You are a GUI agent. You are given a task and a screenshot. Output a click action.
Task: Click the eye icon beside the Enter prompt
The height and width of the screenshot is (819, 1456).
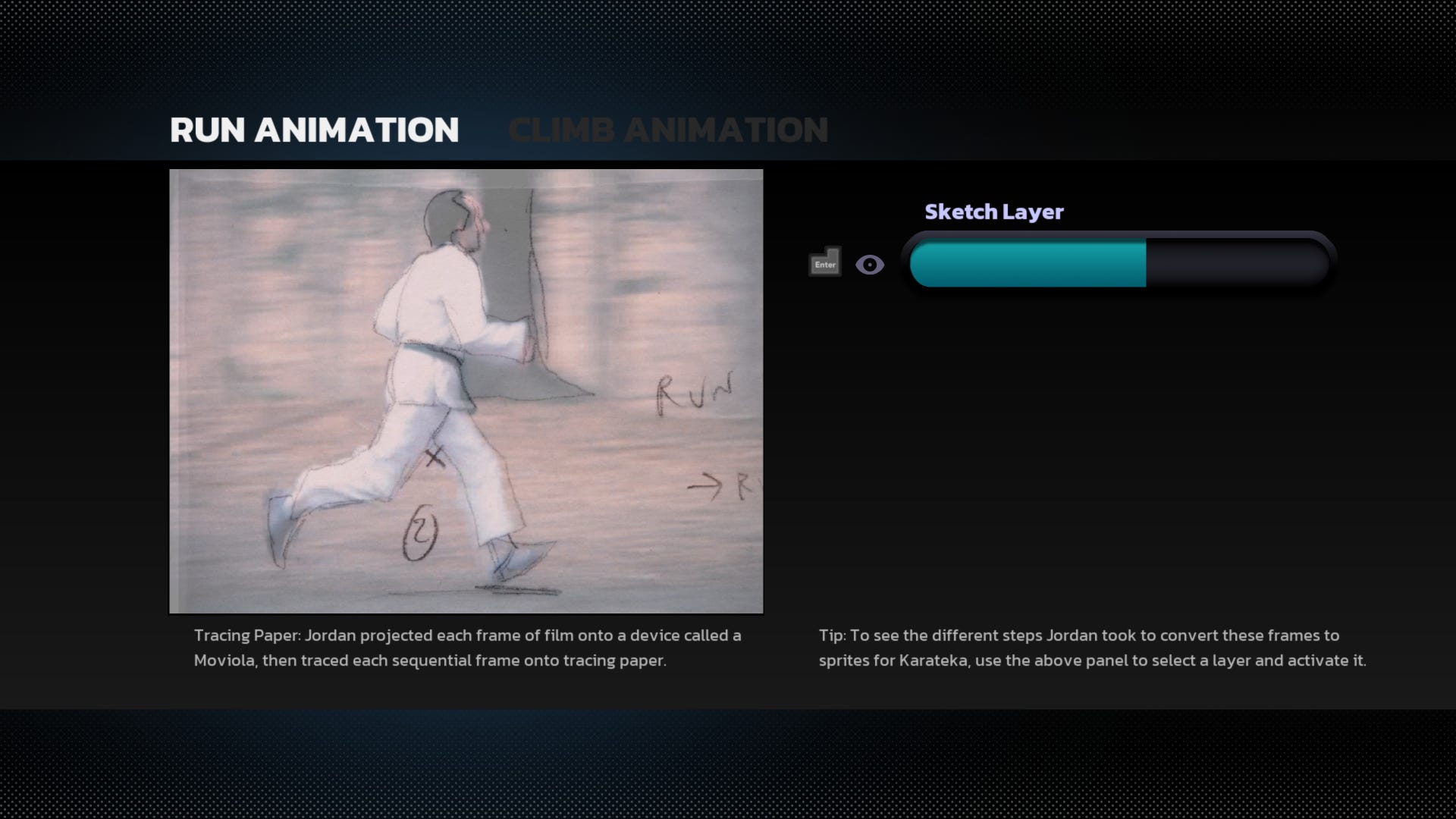(870, 264)
